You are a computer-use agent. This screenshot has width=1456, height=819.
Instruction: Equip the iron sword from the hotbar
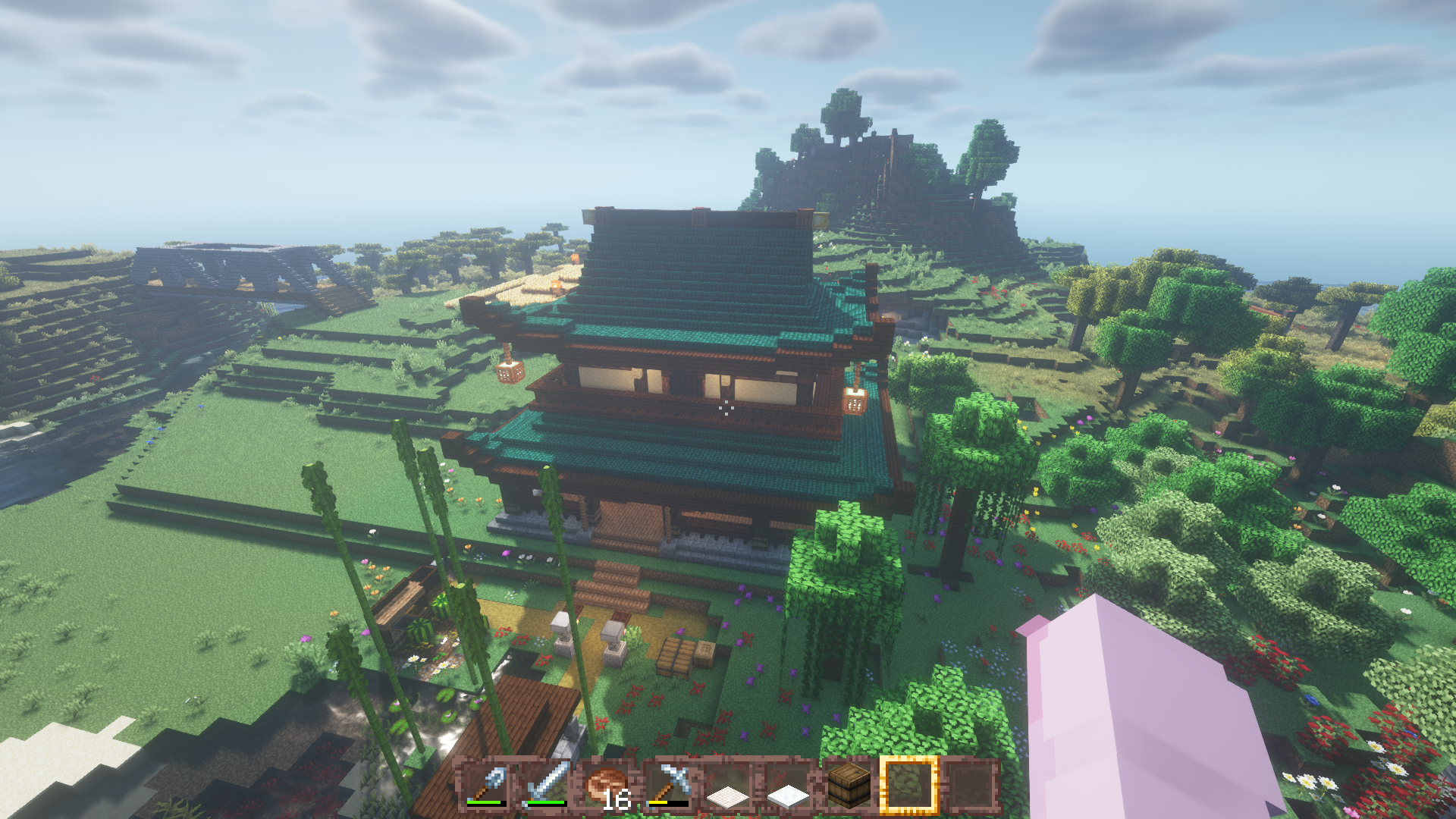[x=547, y=784]
